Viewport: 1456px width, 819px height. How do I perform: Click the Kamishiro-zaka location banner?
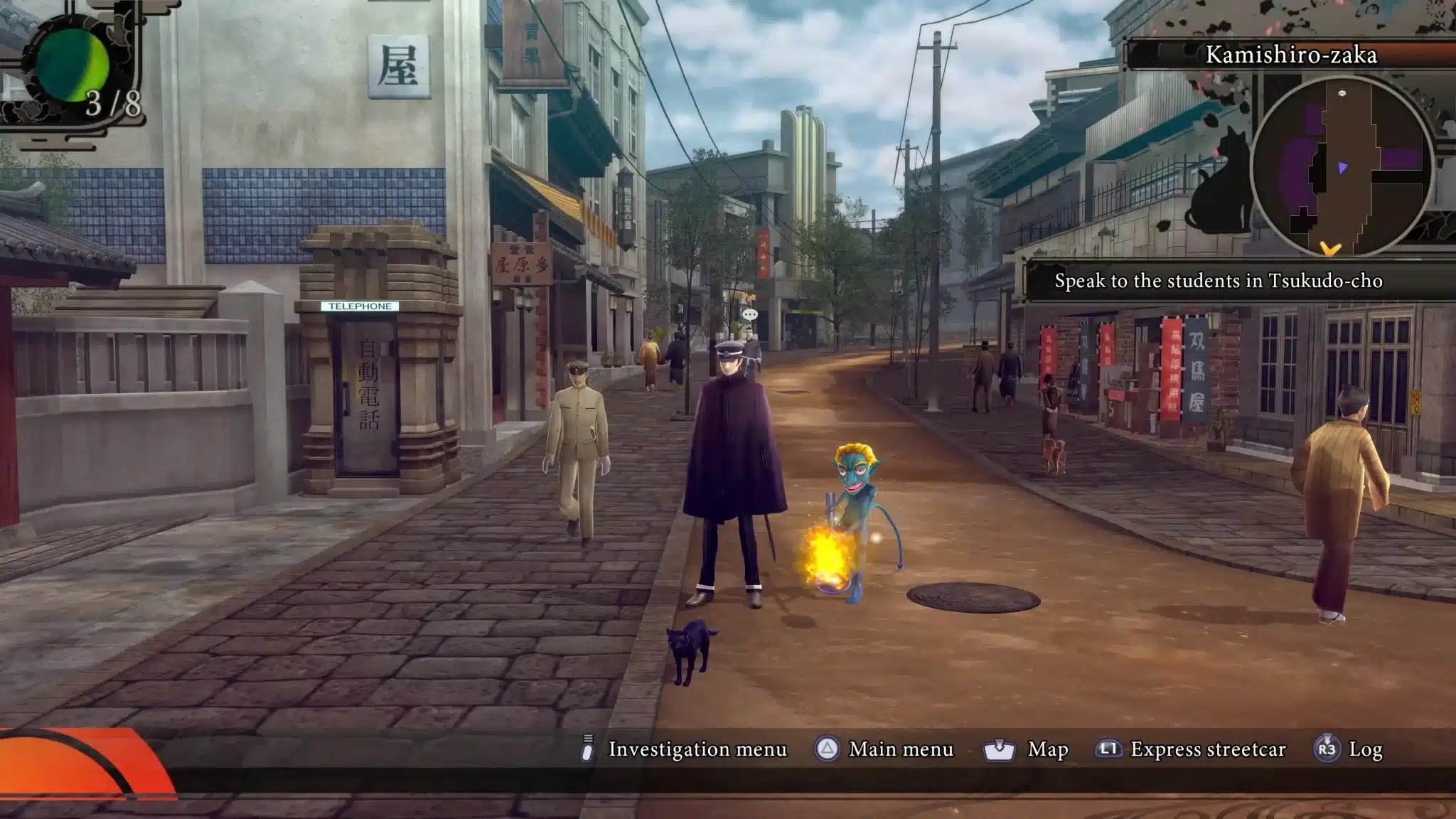tap(1290, 55)
